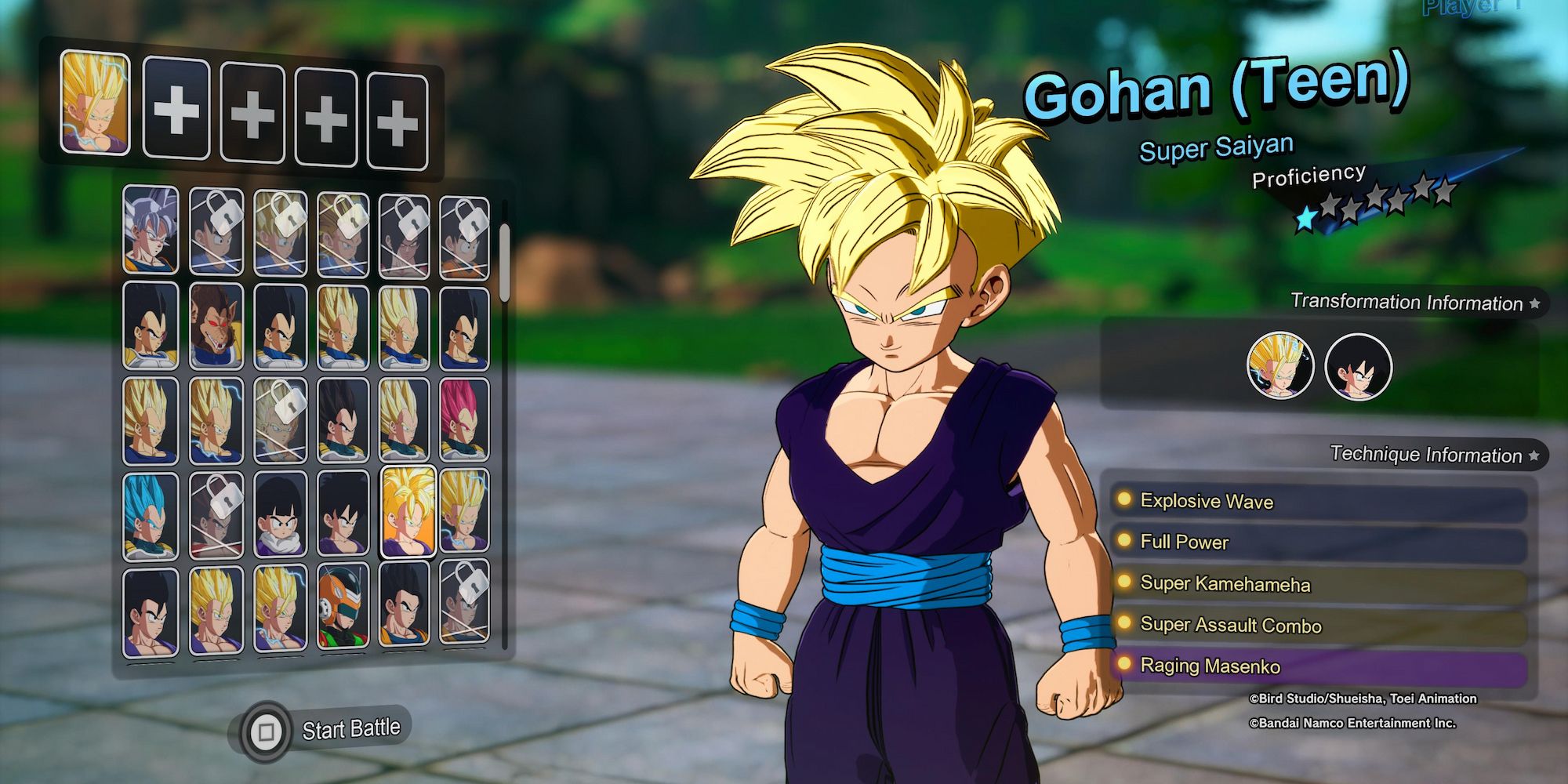Viewport: 1568px width, 784px height.
Task: Click the Super Saiyan 2 transformation icon
Action: coord(1281,366)
